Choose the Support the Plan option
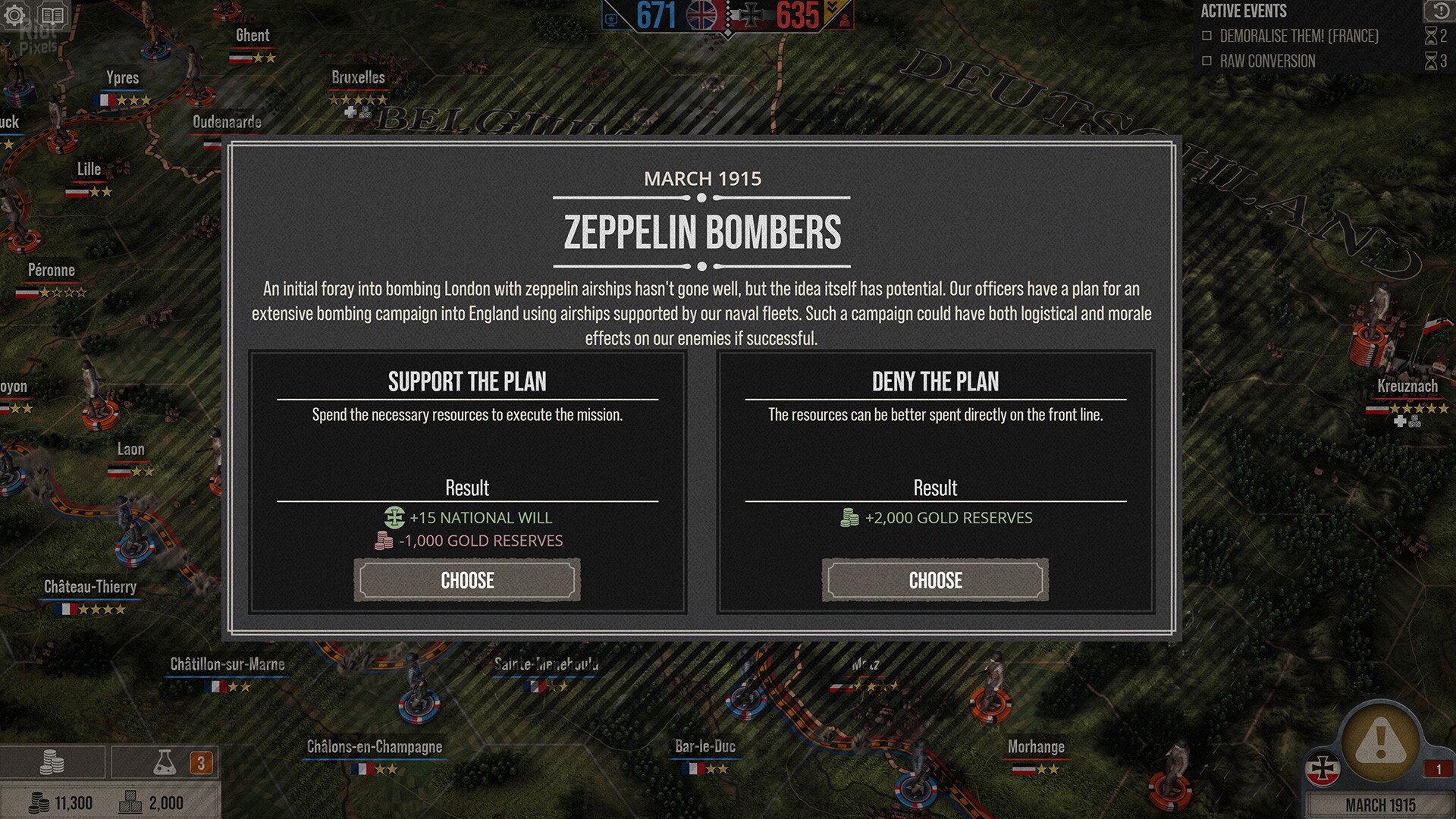The width and height of the screenshot is (1456, 819). click(x=467, y=581)
